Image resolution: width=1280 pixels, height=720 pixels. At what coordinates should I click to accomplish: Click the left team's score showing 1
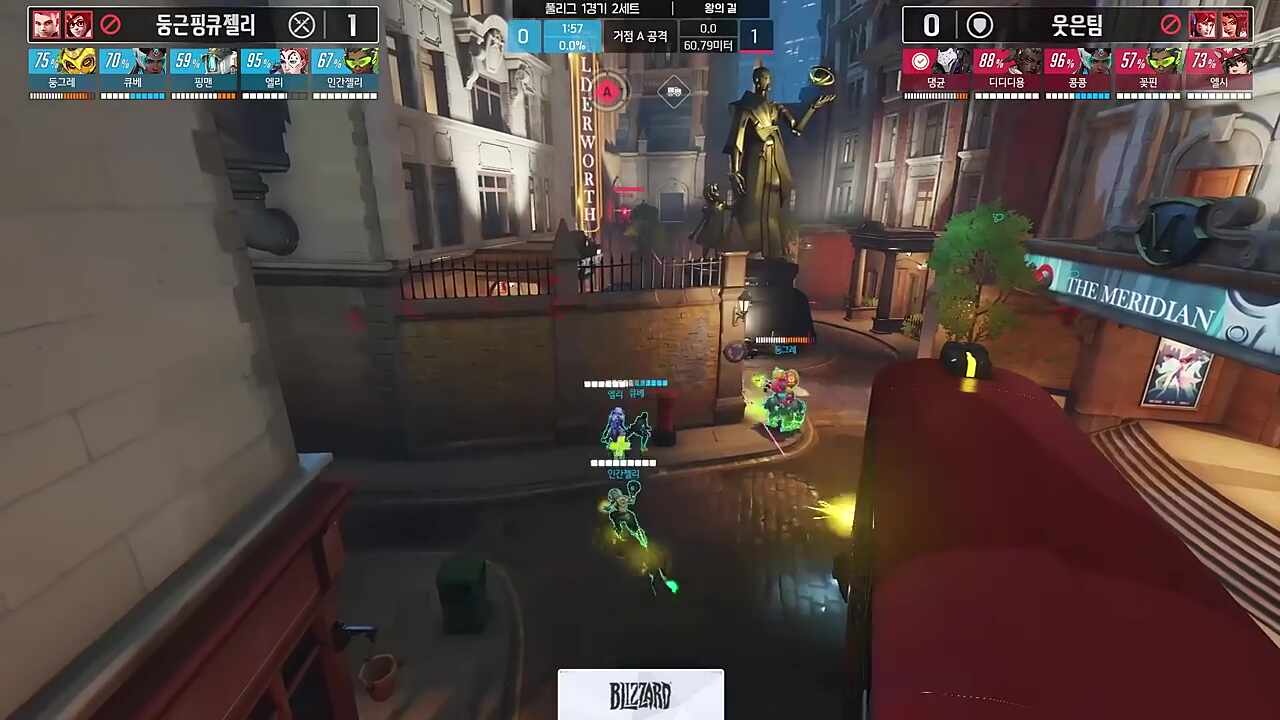point(352,26)
